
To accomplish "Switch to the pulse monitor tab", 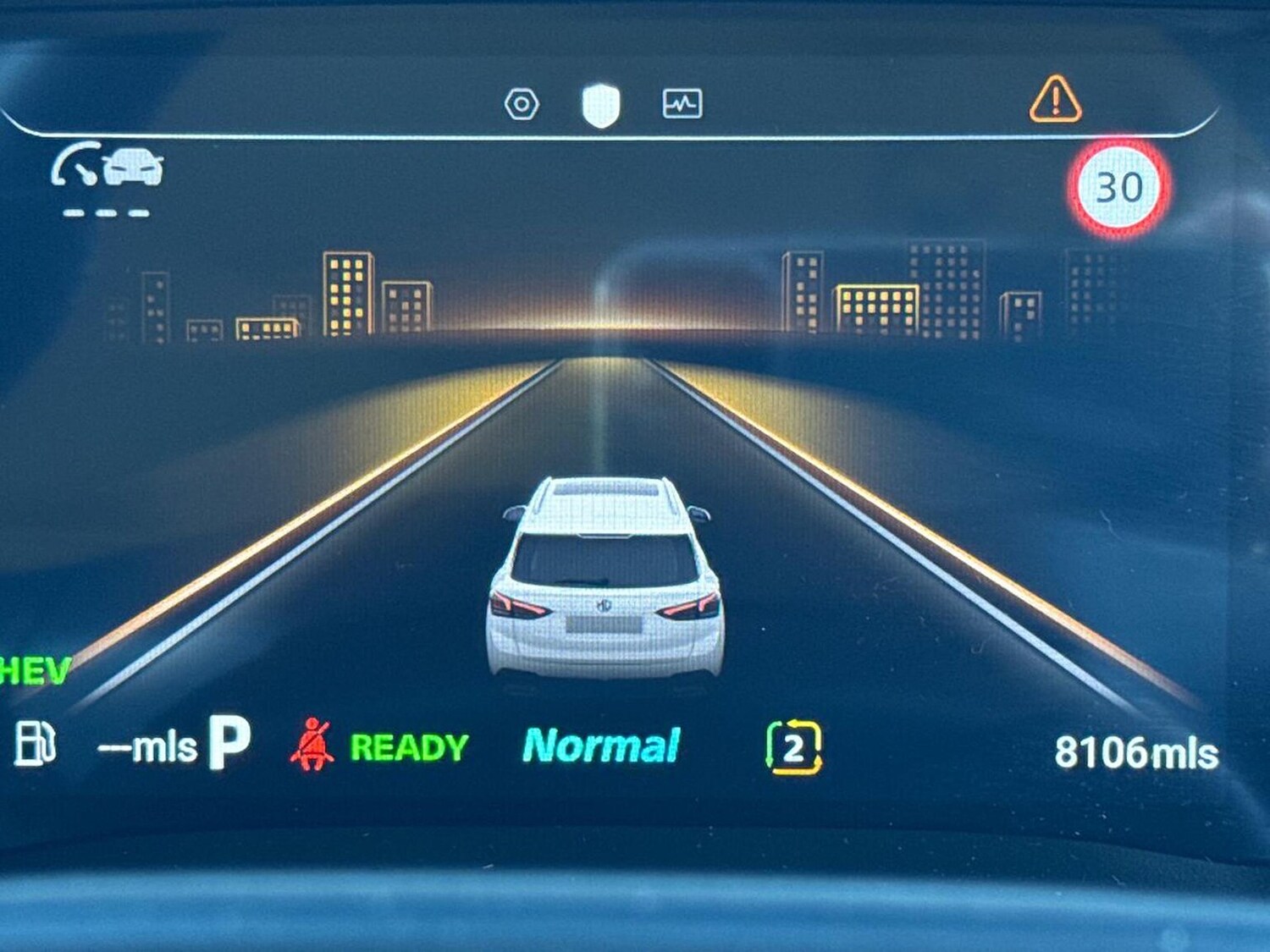I will coord(682,104).
